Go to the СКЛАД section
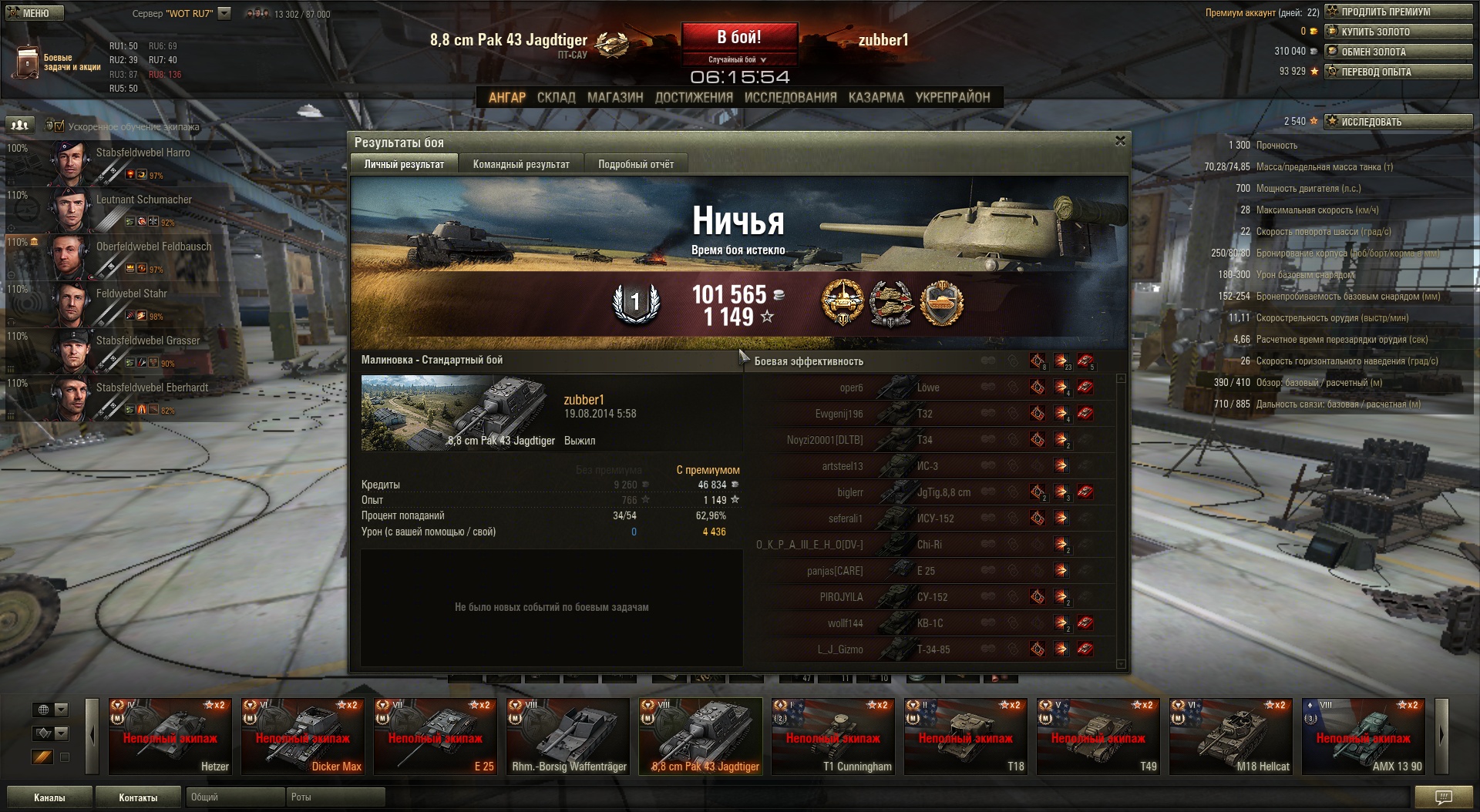 (556, 97)
